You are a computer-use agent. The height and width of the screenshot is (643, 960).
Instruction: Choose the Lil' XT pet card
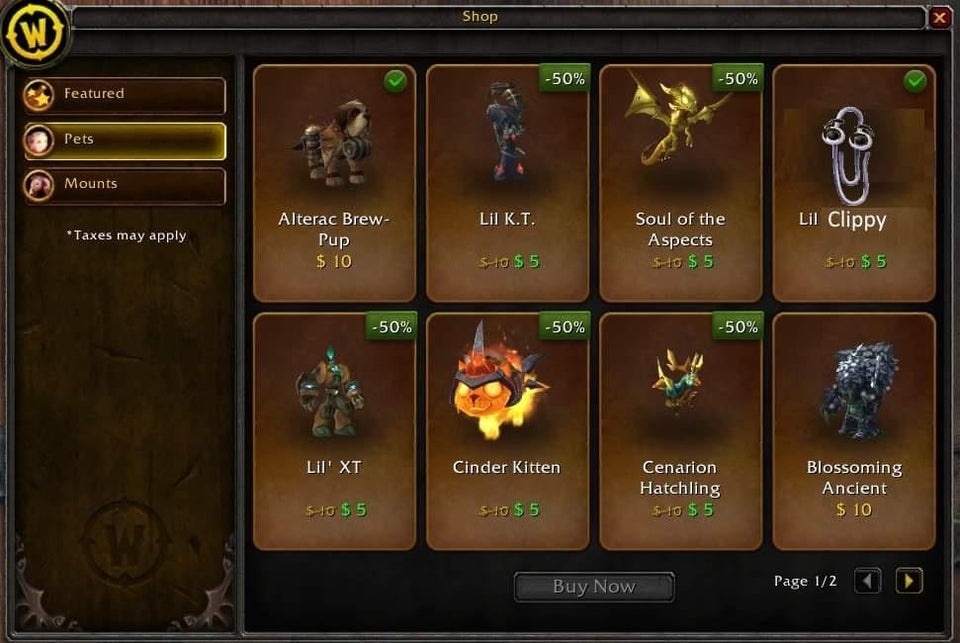[334, 431]
